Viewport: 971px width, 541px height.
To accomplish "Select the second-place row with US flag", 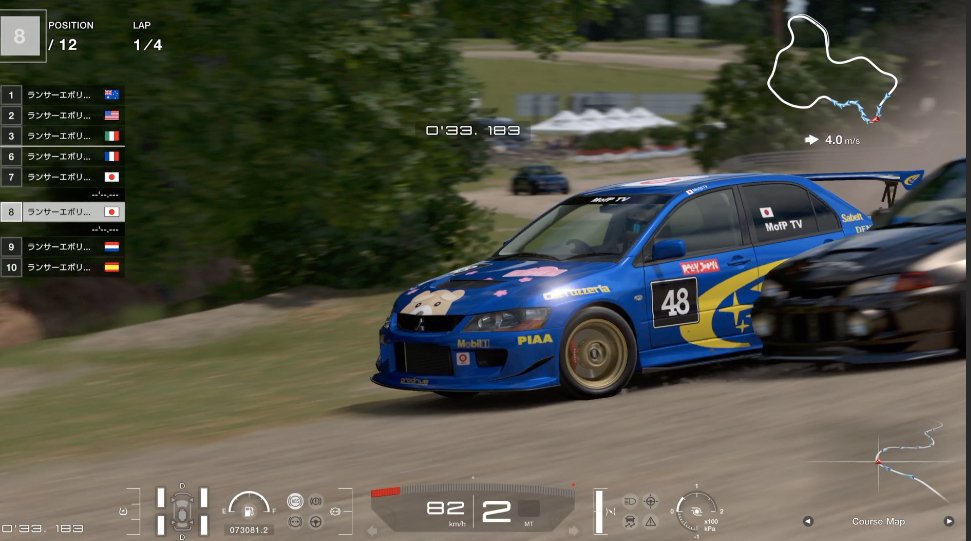I will (62, 115).
